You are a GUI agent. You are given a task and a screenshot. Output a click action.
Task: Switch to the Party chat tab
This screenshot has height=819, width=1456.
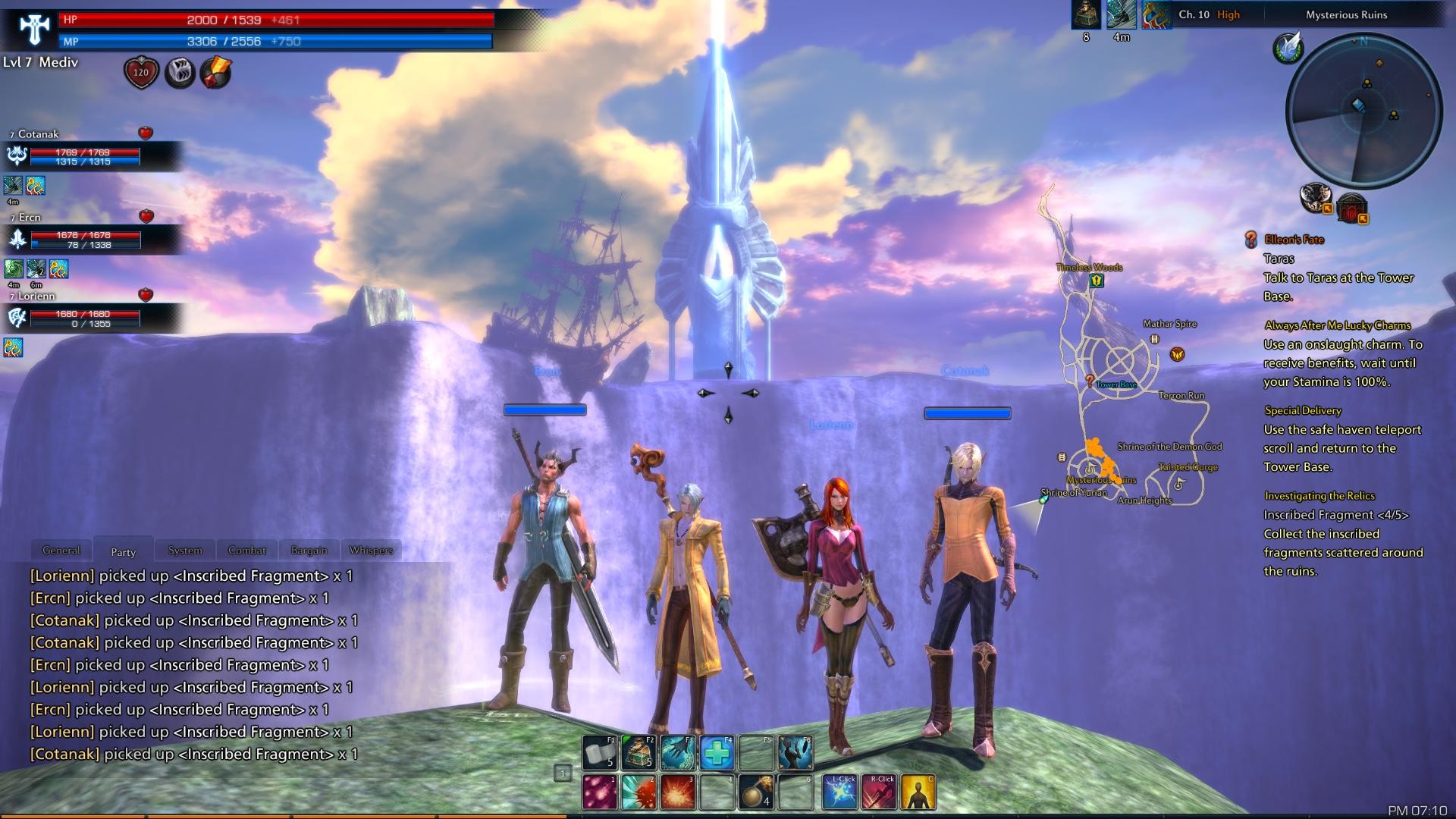pos(123,551)
